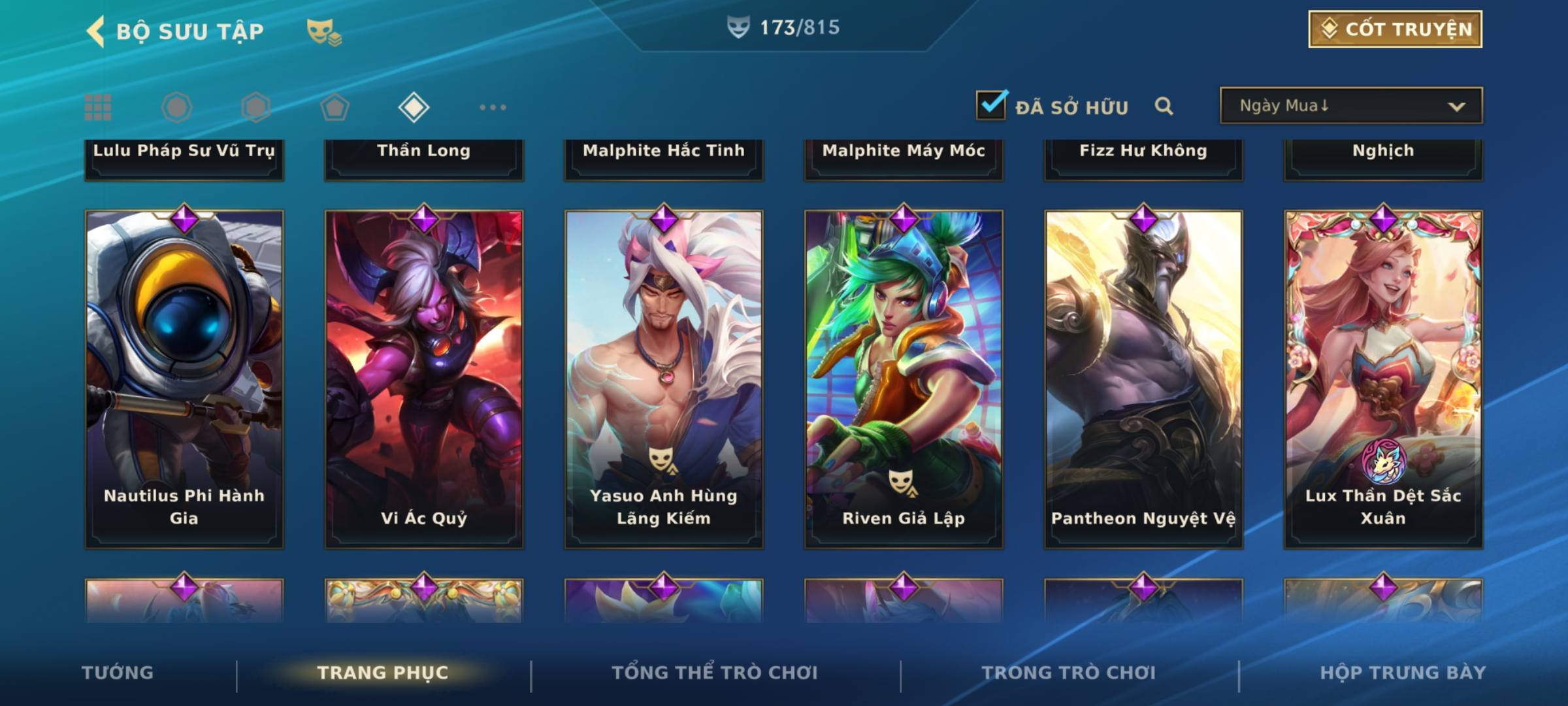This screenshot has width=1568, height=706.
Task: Select Nautilus Phi Hành Gia skin card
Action: coord(184,379)
